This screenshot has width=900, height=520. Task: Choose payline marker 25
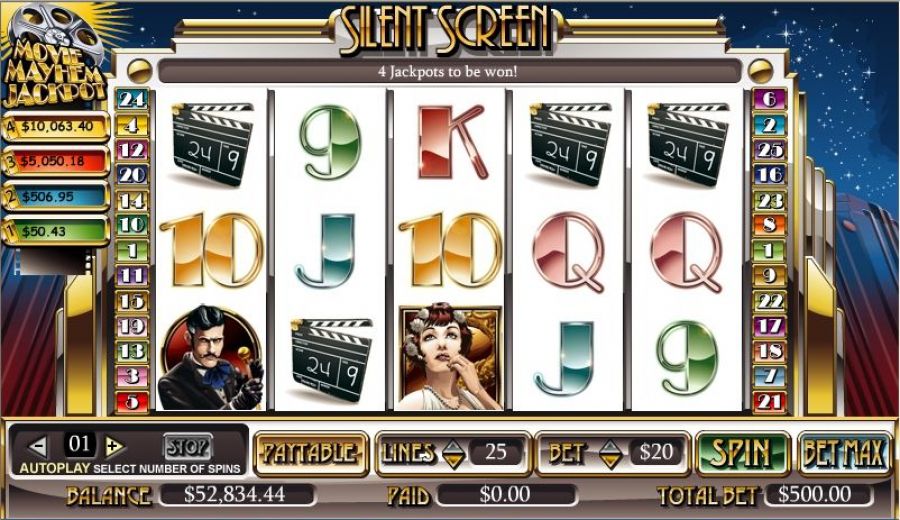click(x=769, y=150)
